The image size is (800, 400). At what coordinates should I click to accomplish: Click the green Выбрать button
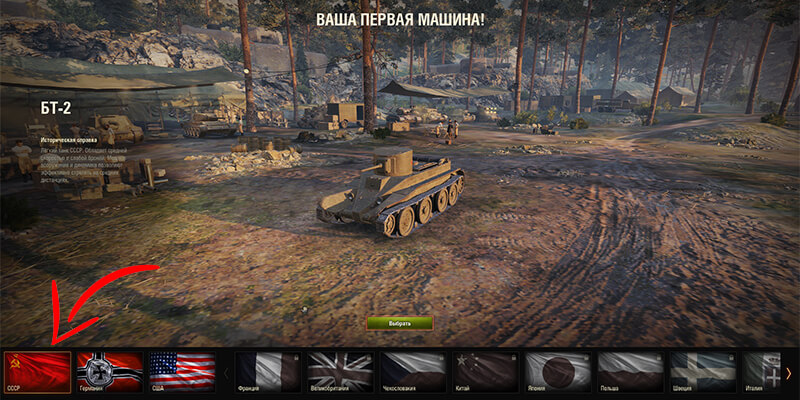(x=399, y=324)
